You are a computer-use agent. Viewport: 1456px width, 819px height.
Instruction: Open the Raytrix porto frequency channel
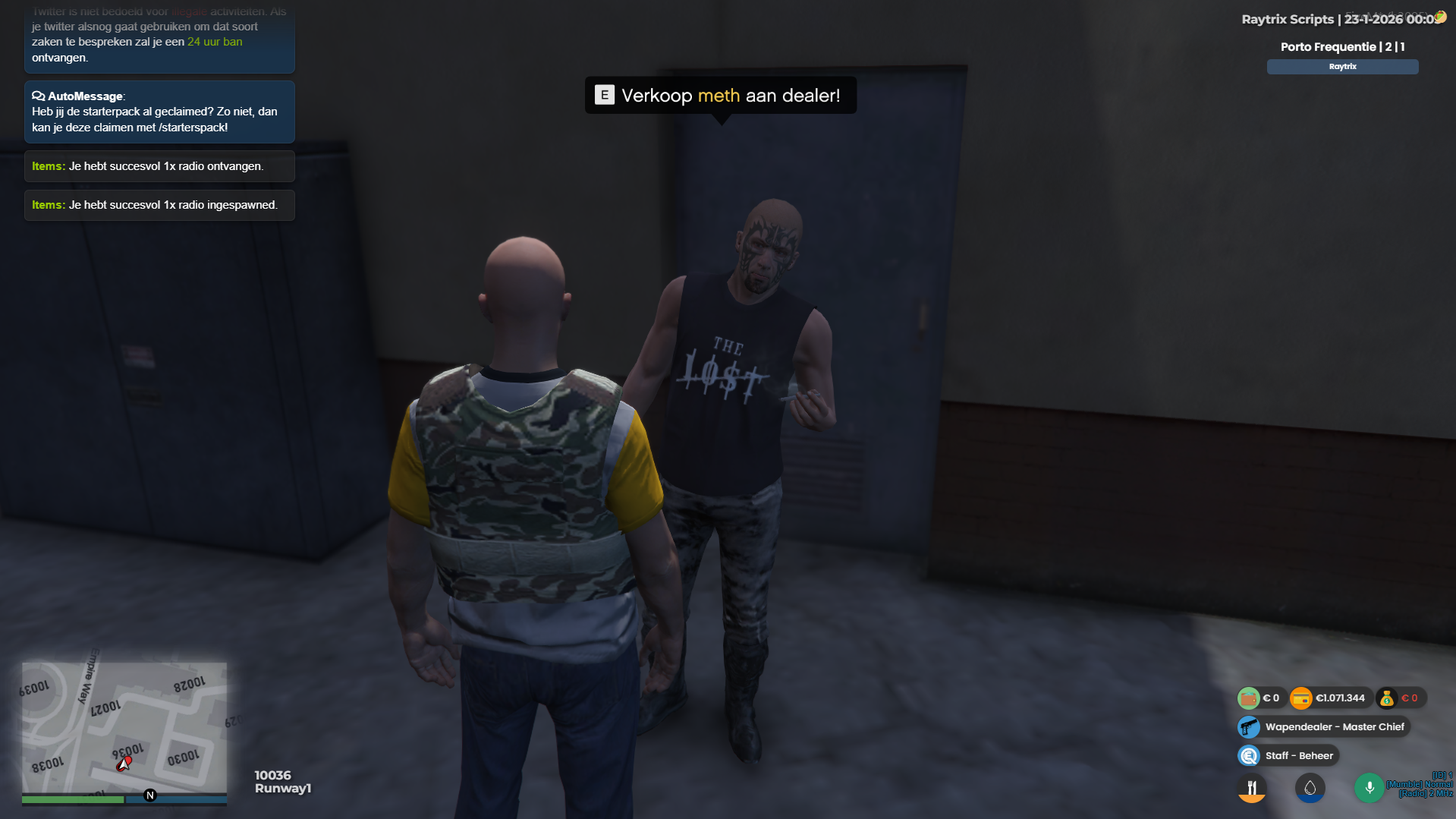(1341, 67)
